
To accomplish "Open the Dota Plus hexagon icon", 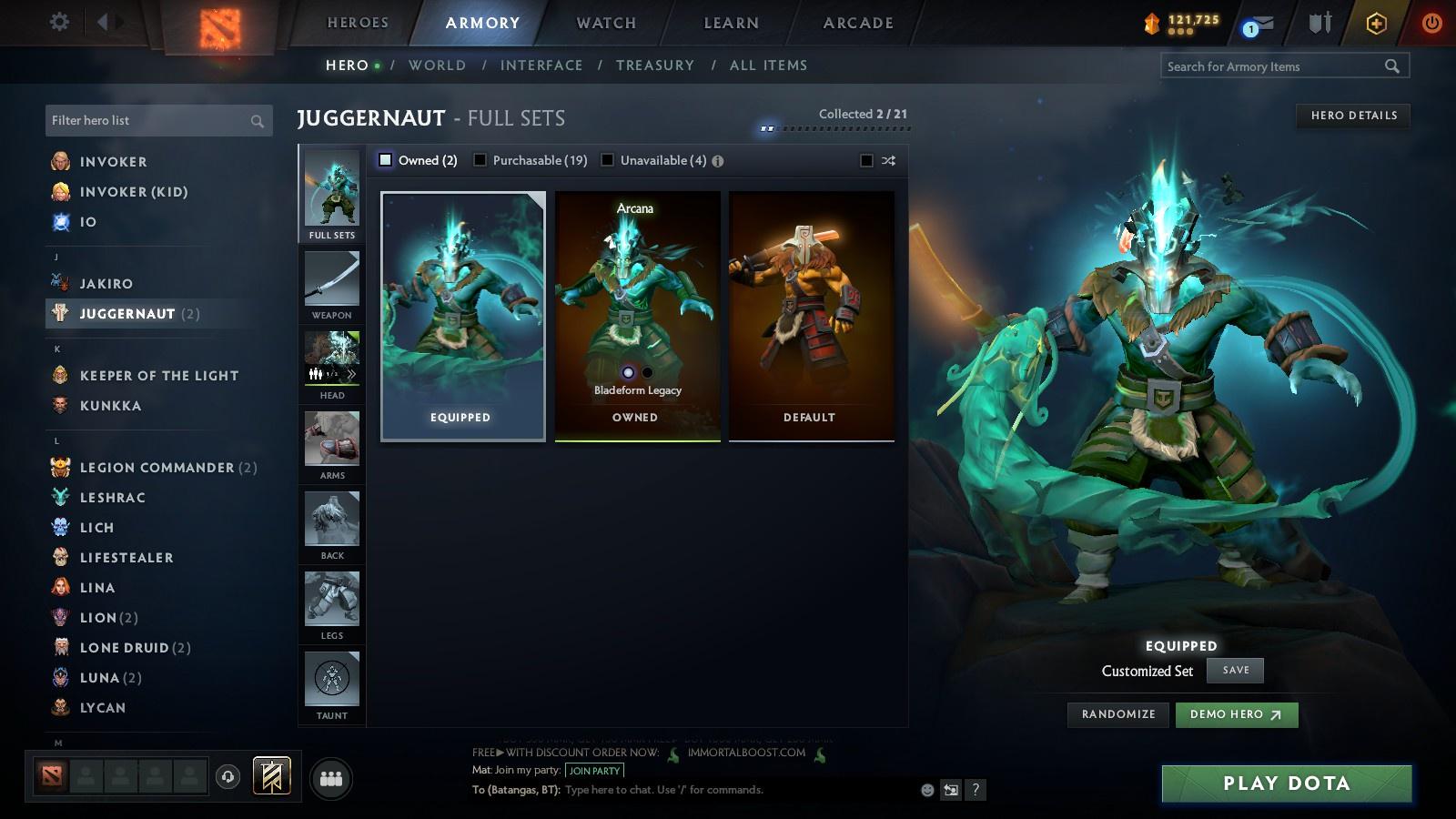I will click(x=1374, y=23).
